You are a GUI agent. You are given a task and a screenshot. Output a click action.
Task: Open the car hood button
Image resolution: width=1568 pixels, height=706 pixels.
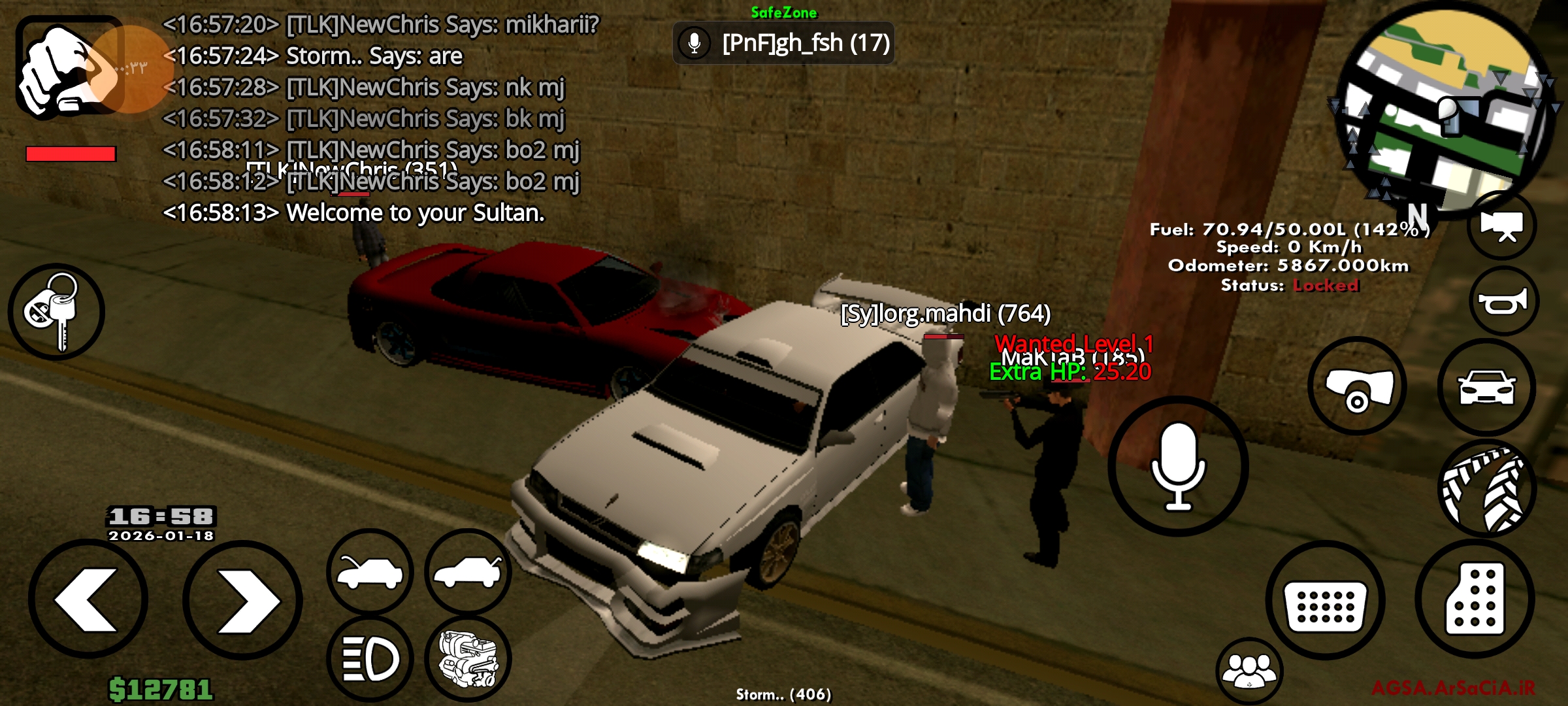[370, 572]
